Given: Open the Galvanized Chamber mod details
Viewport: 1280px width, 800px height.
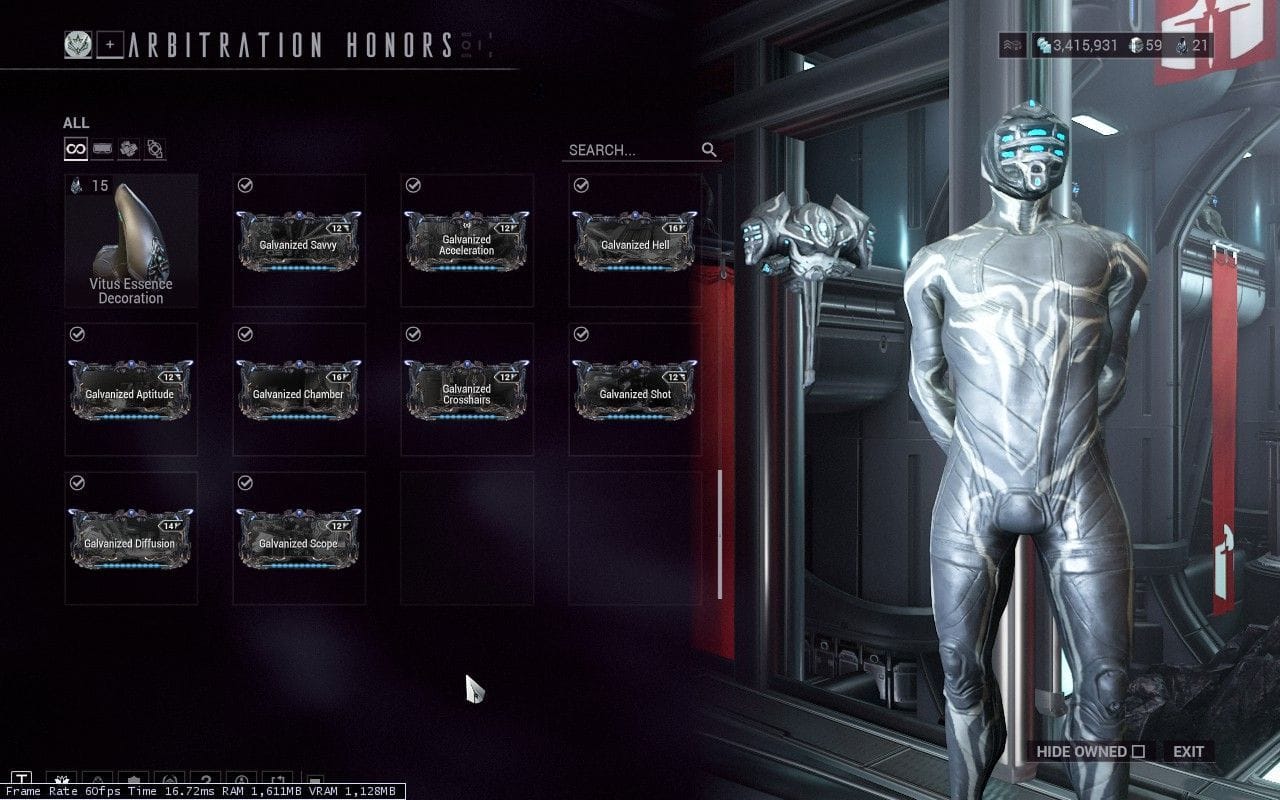Looking at the screenshot, I should click(x=297, y=390).
